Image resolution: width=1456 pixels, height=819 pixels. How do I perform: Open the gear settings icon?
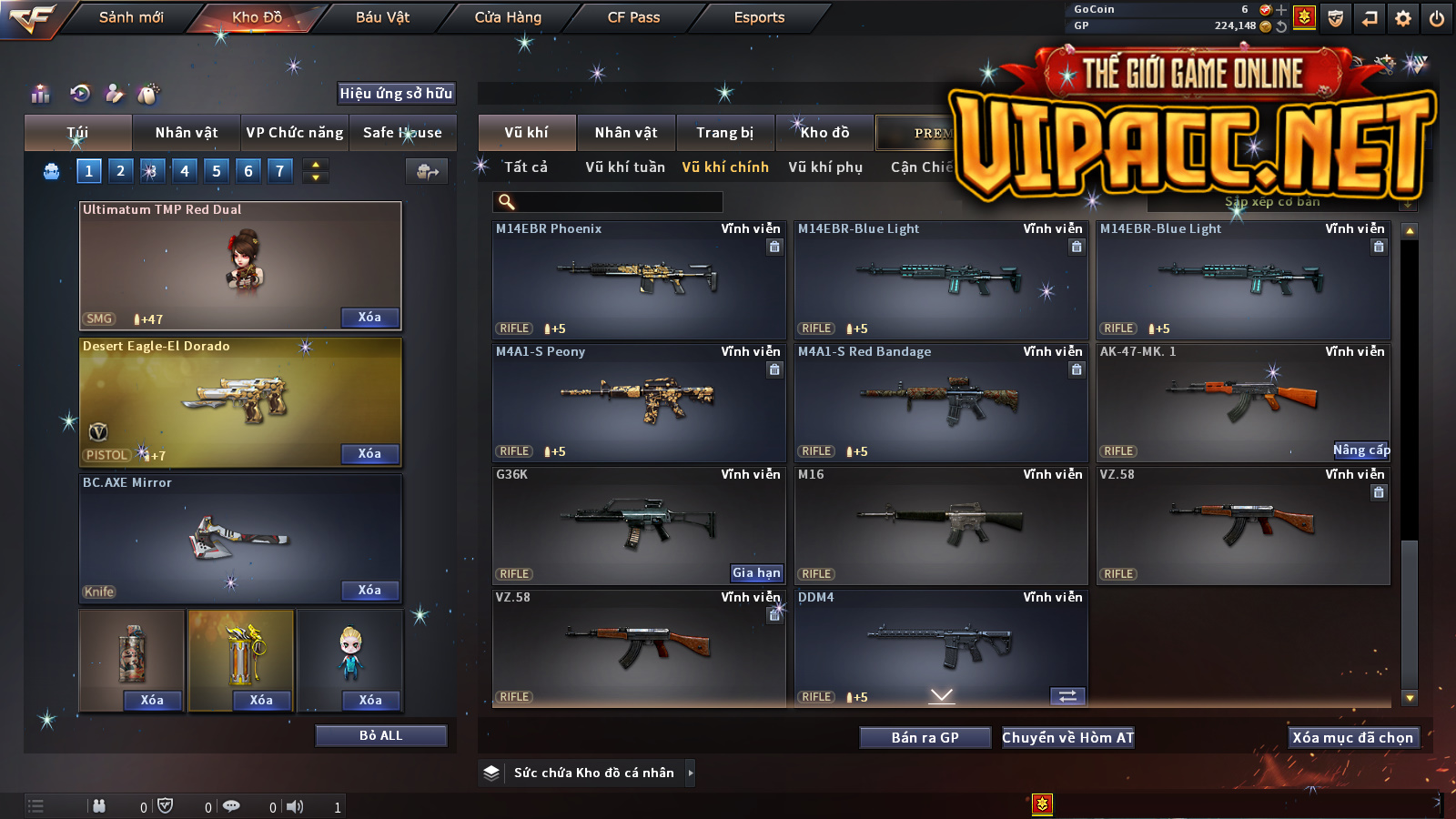(1403, 18)
